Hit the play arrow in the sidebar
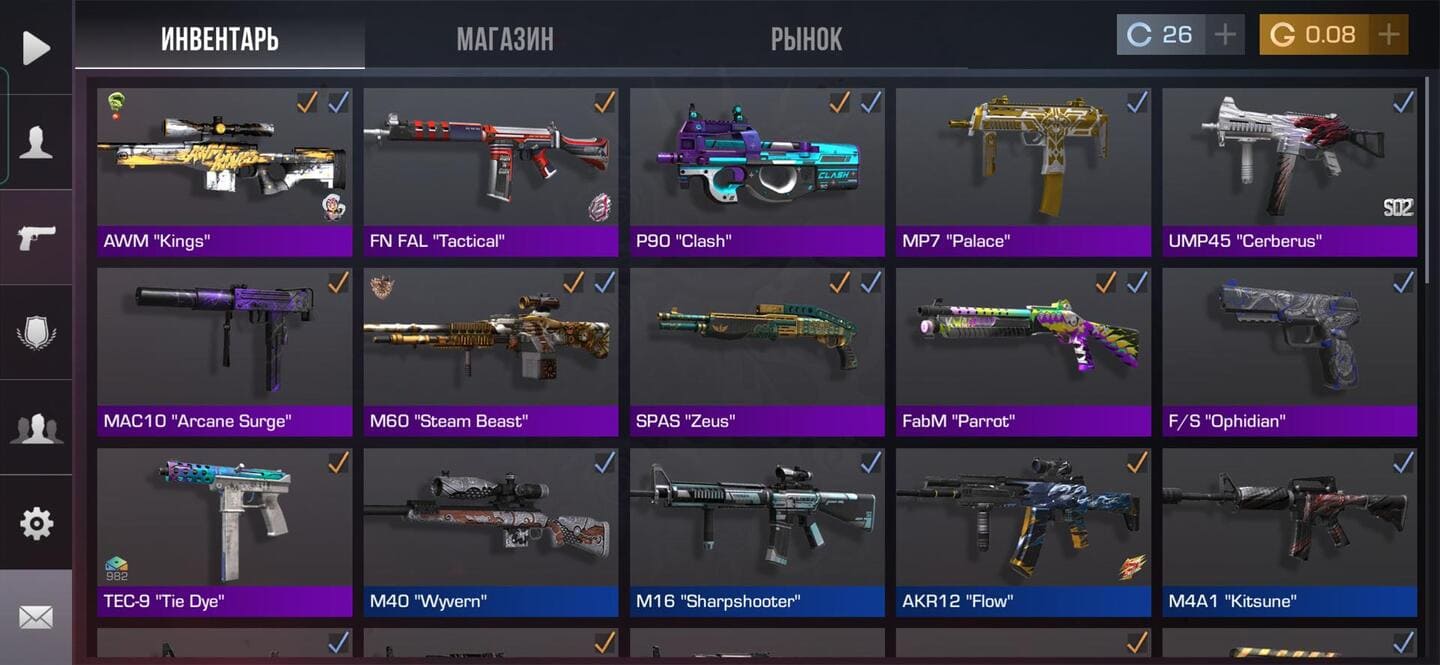The width and height of the screenshot is (1440, 665). pos(36,48)
